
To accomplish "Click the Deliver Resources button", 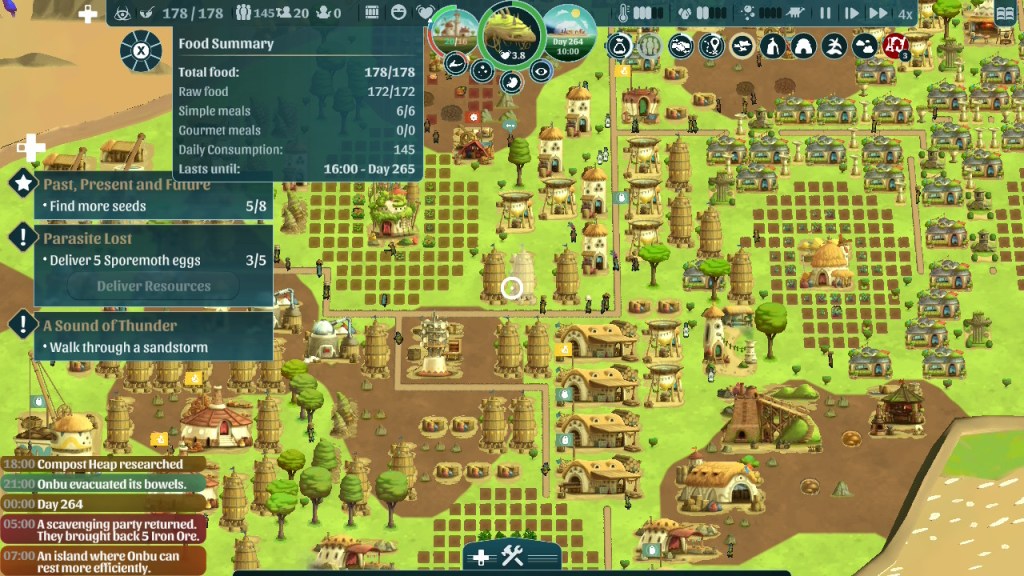I will (153, 286).
